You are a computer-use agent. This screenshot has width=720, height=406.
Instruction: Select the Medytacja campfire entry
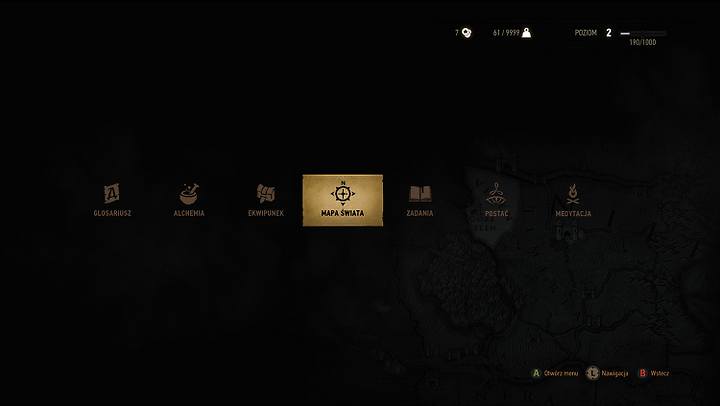573,199
